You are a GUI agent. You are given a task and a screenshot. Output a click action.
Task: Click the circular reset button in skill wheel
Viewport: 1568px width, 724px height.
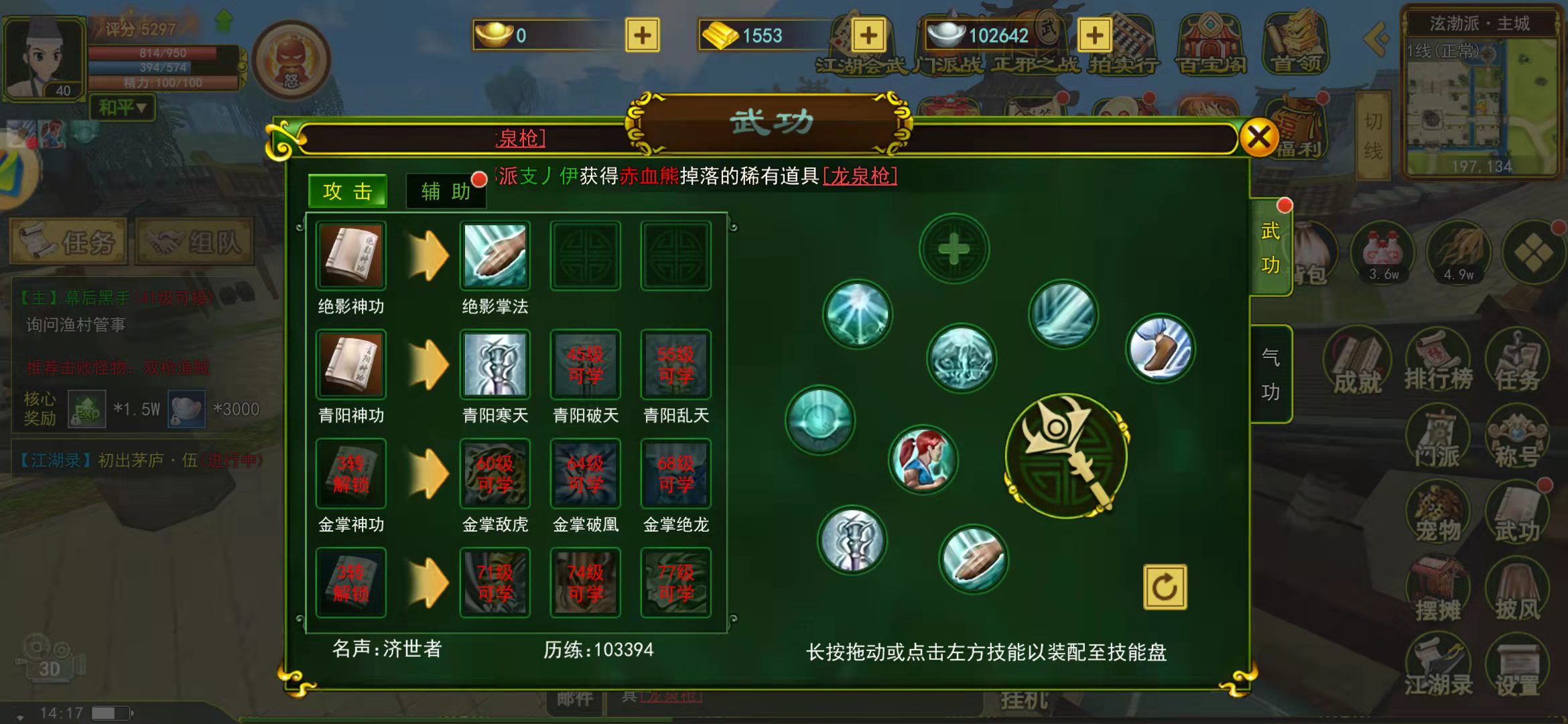[1165, 585]
